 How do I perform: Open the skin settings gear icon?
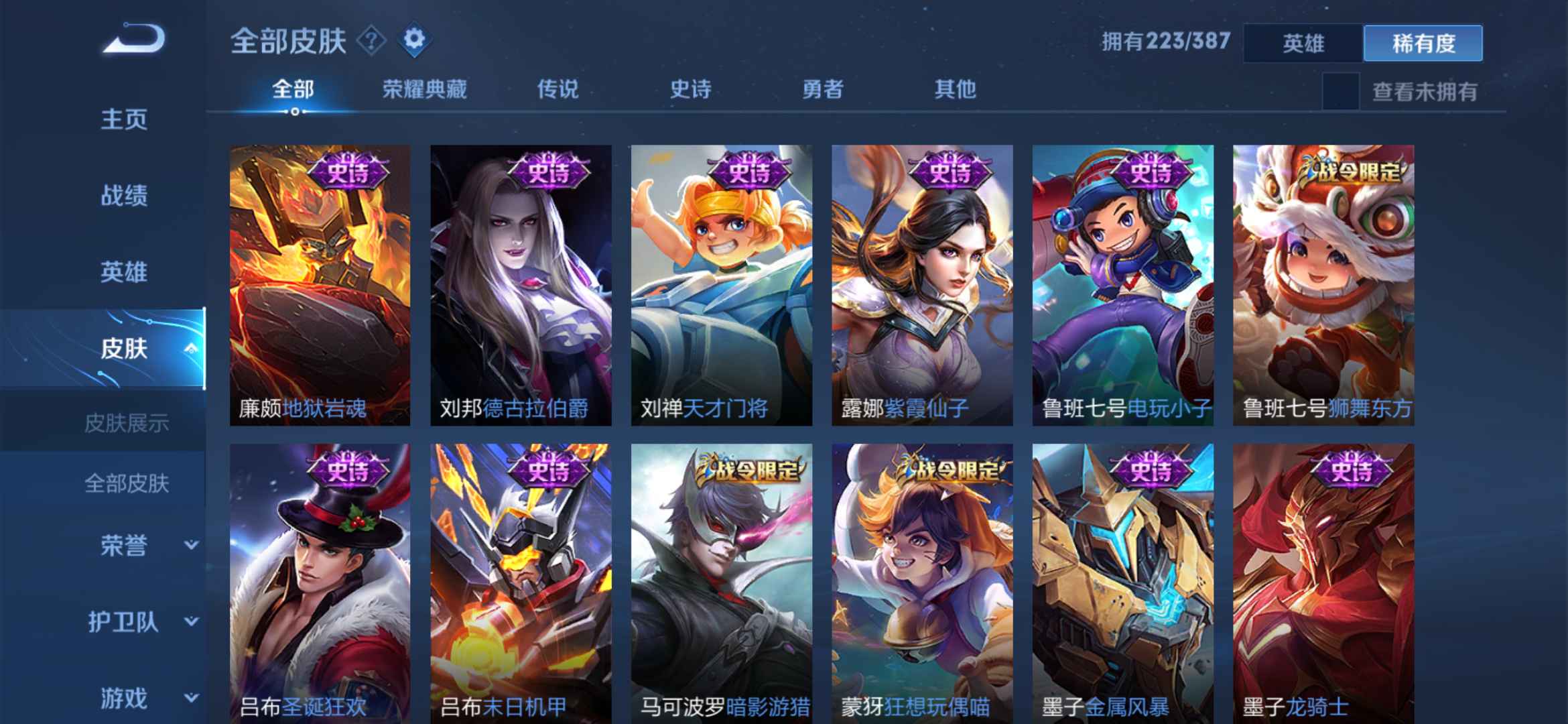coord(415,40)
